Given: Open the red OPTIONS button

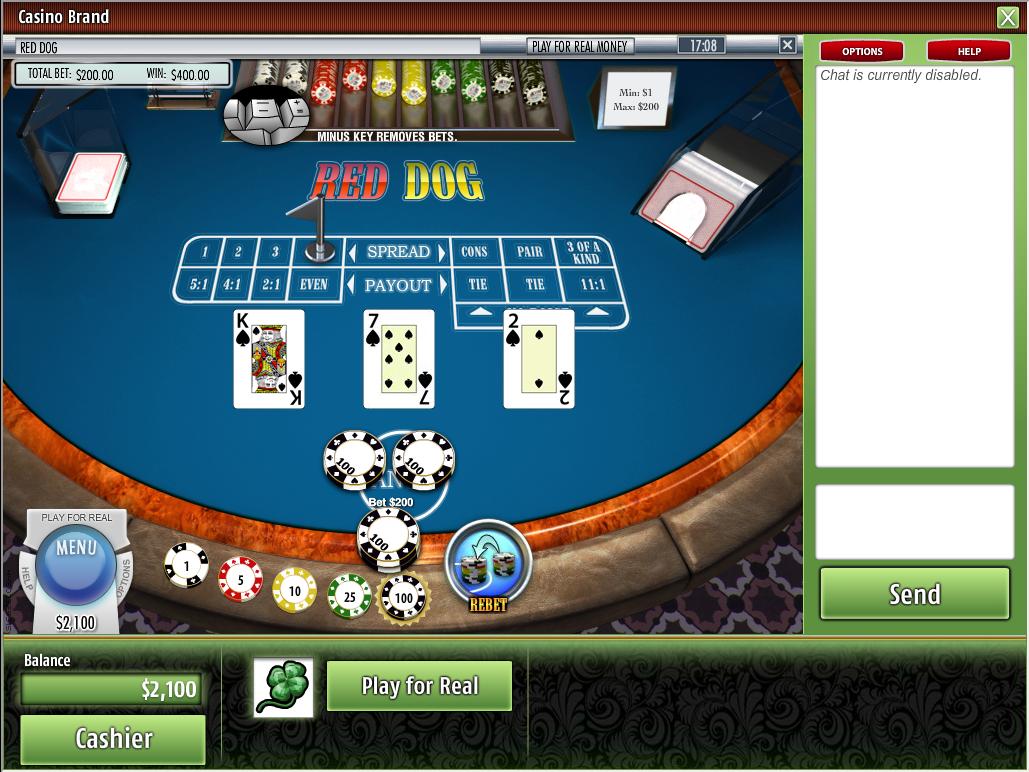Looking at the screenshot, I should click(862, 51).
